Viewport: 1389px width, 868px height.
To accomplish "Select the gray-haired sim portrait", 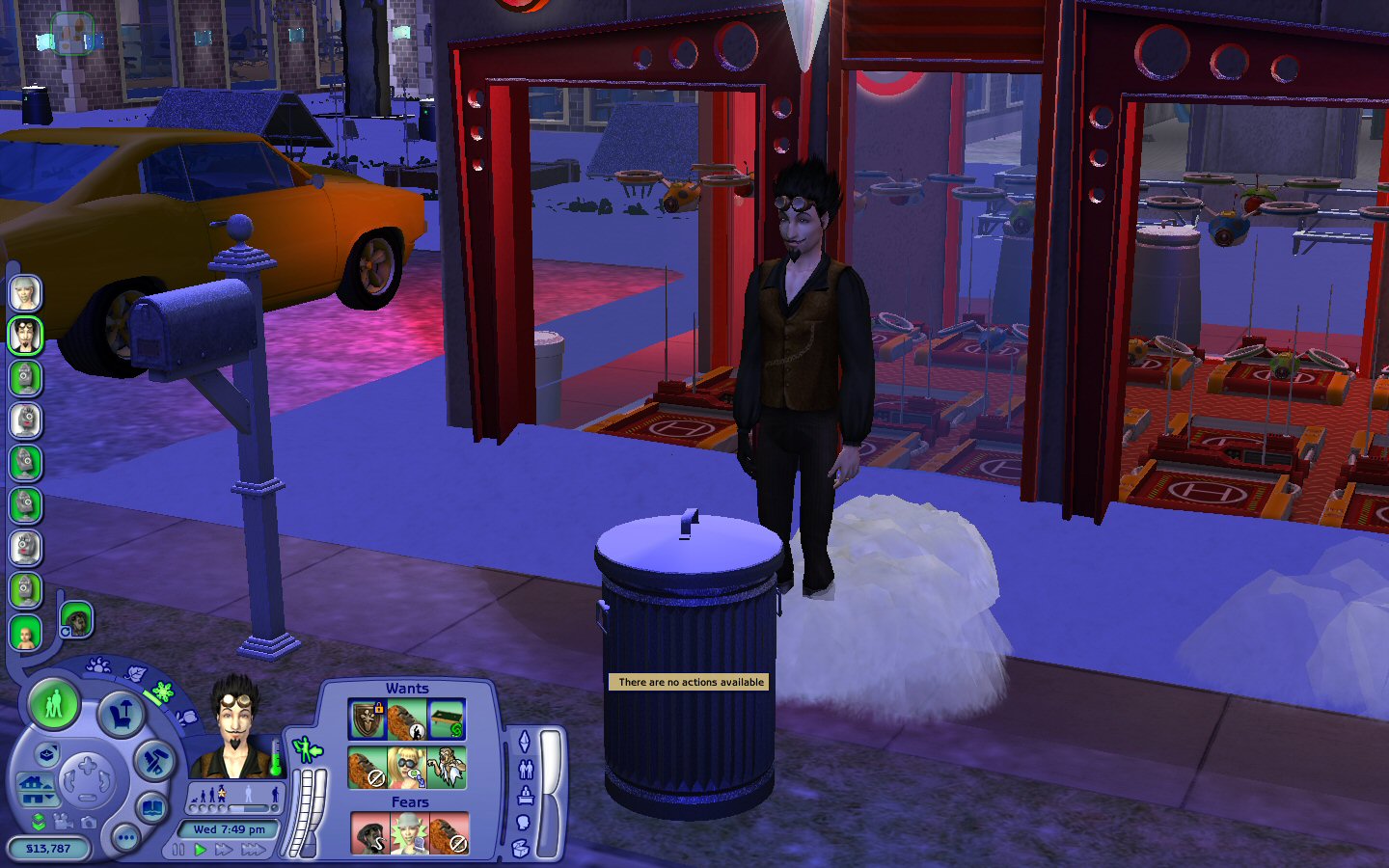I will pyautogui.click(x=25, y=292).
